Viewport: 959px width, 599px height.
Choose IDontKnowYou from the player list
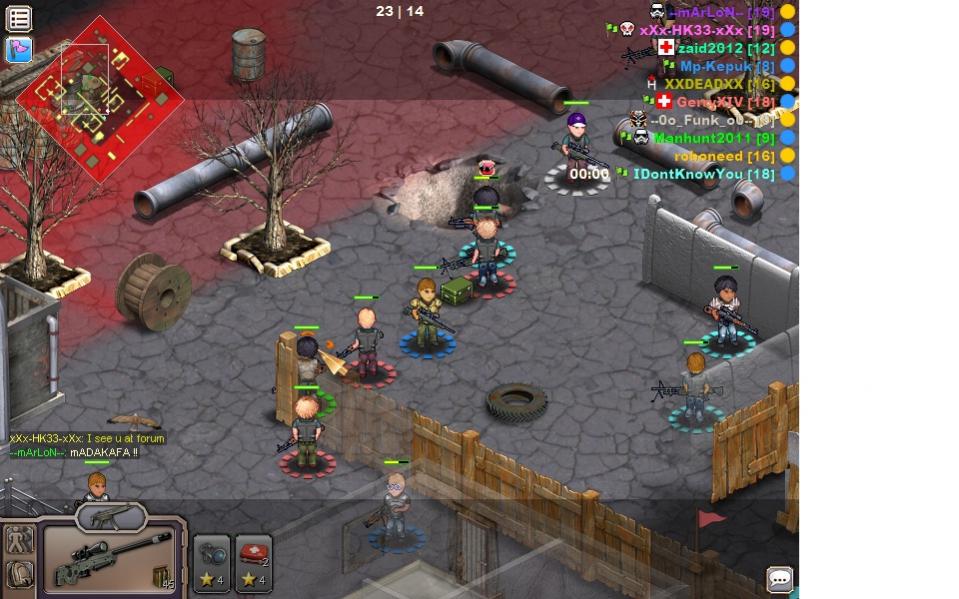click(x=703, y=174)
